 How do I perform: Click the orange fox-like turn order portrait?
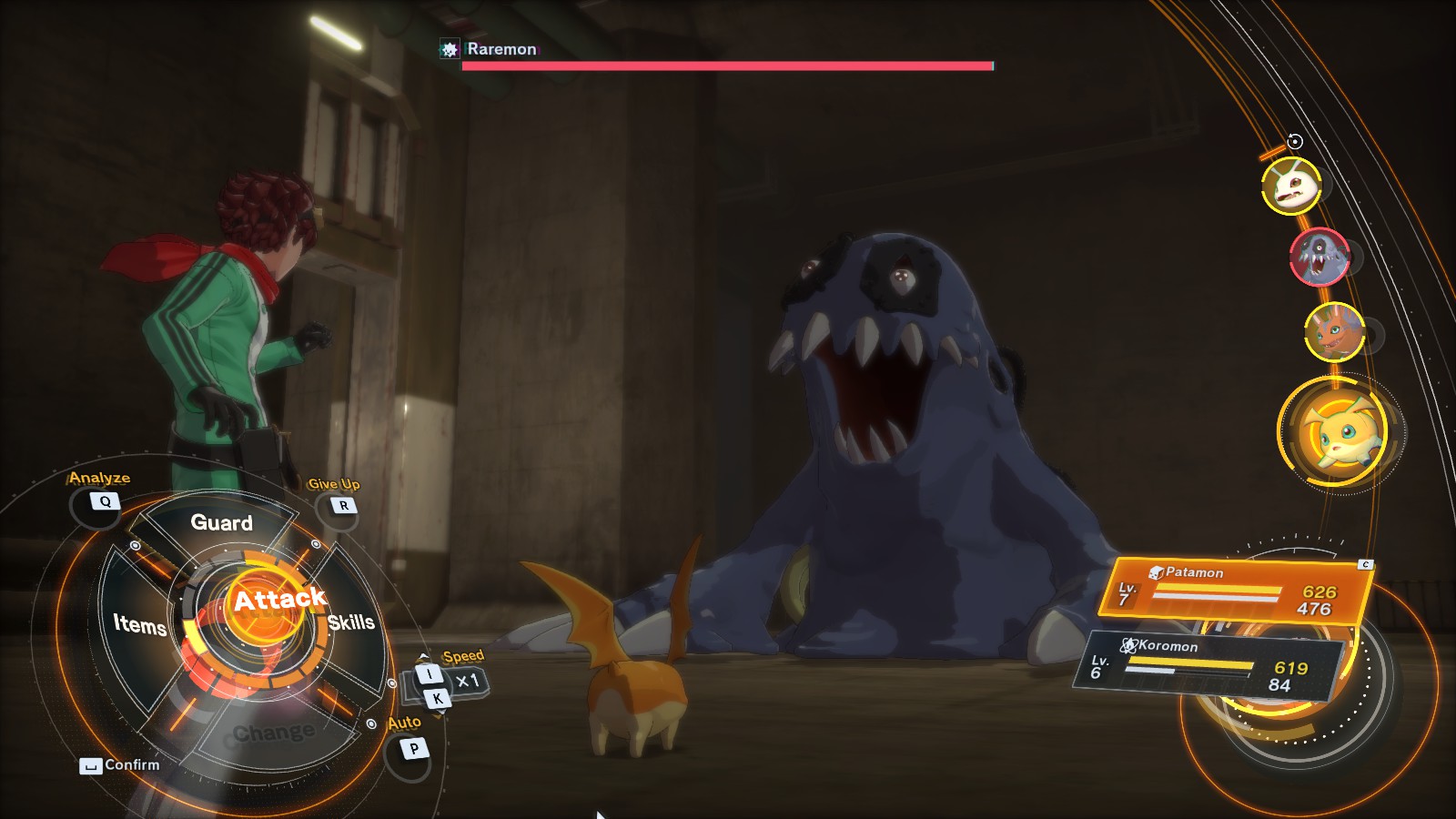click(x=1334, y=332)
